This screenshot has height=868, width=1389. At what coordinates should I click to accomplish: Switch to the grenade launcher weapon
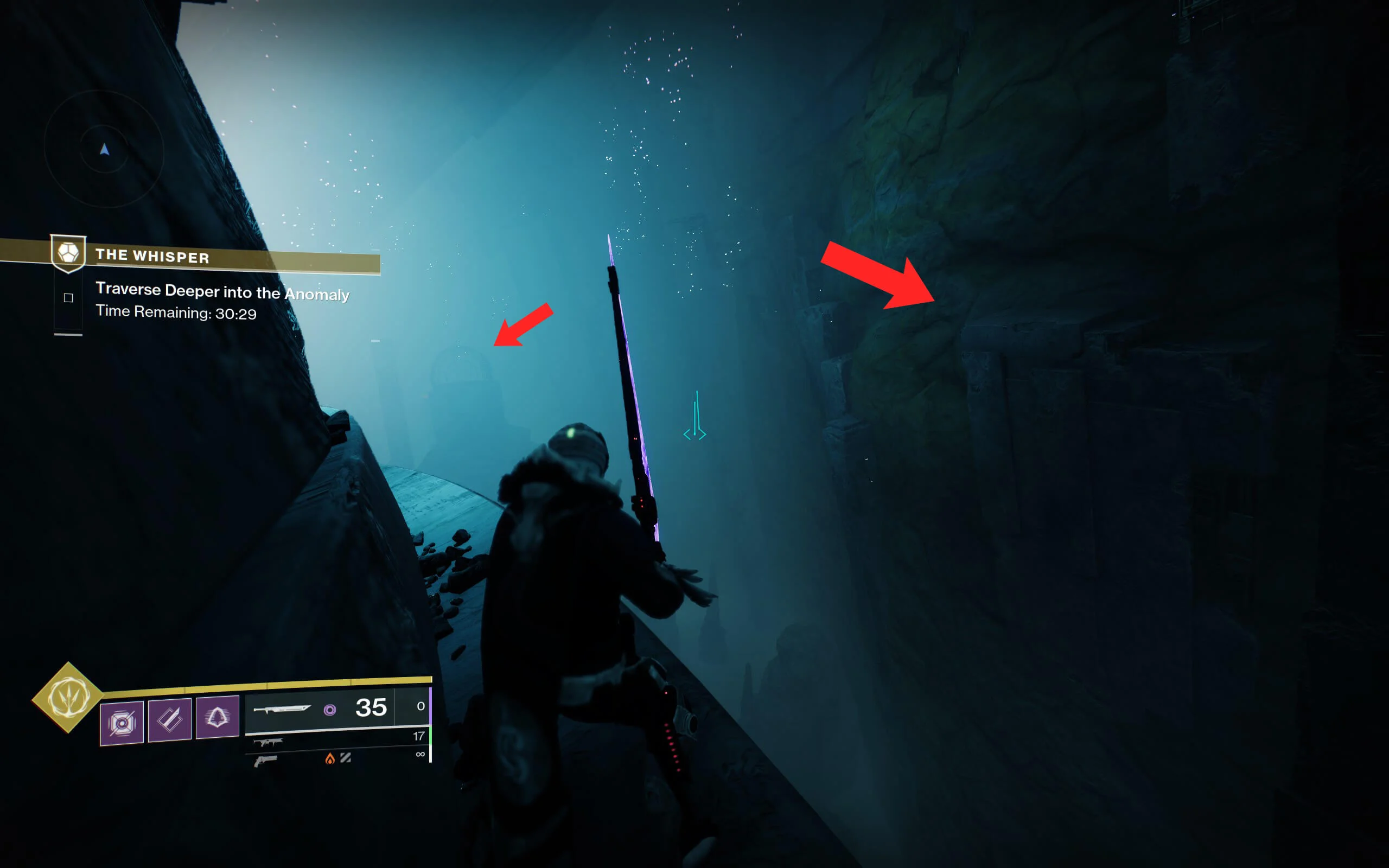tap(268, 742)
